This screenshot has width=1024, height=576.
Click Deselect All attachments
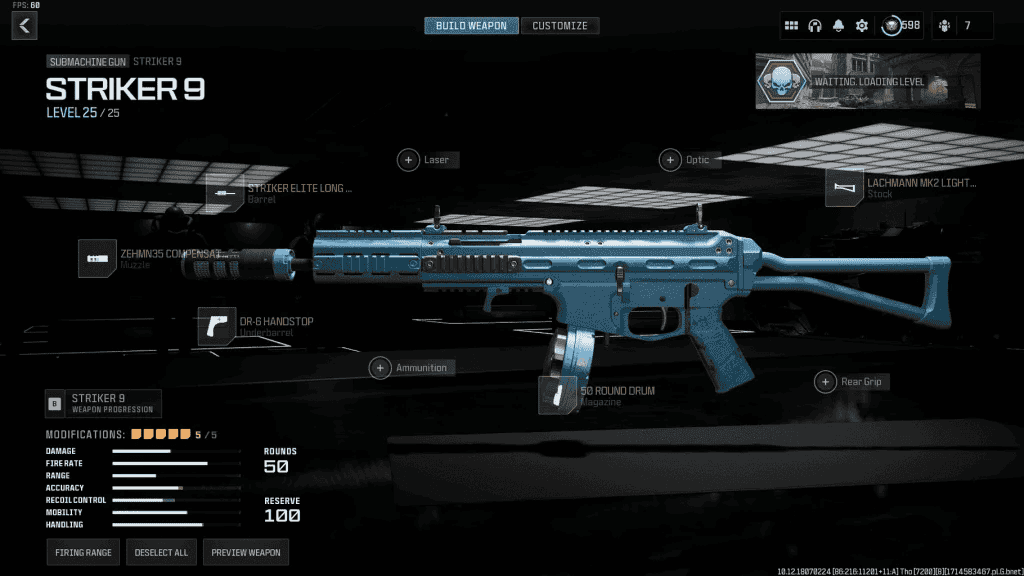coord(160,552)
